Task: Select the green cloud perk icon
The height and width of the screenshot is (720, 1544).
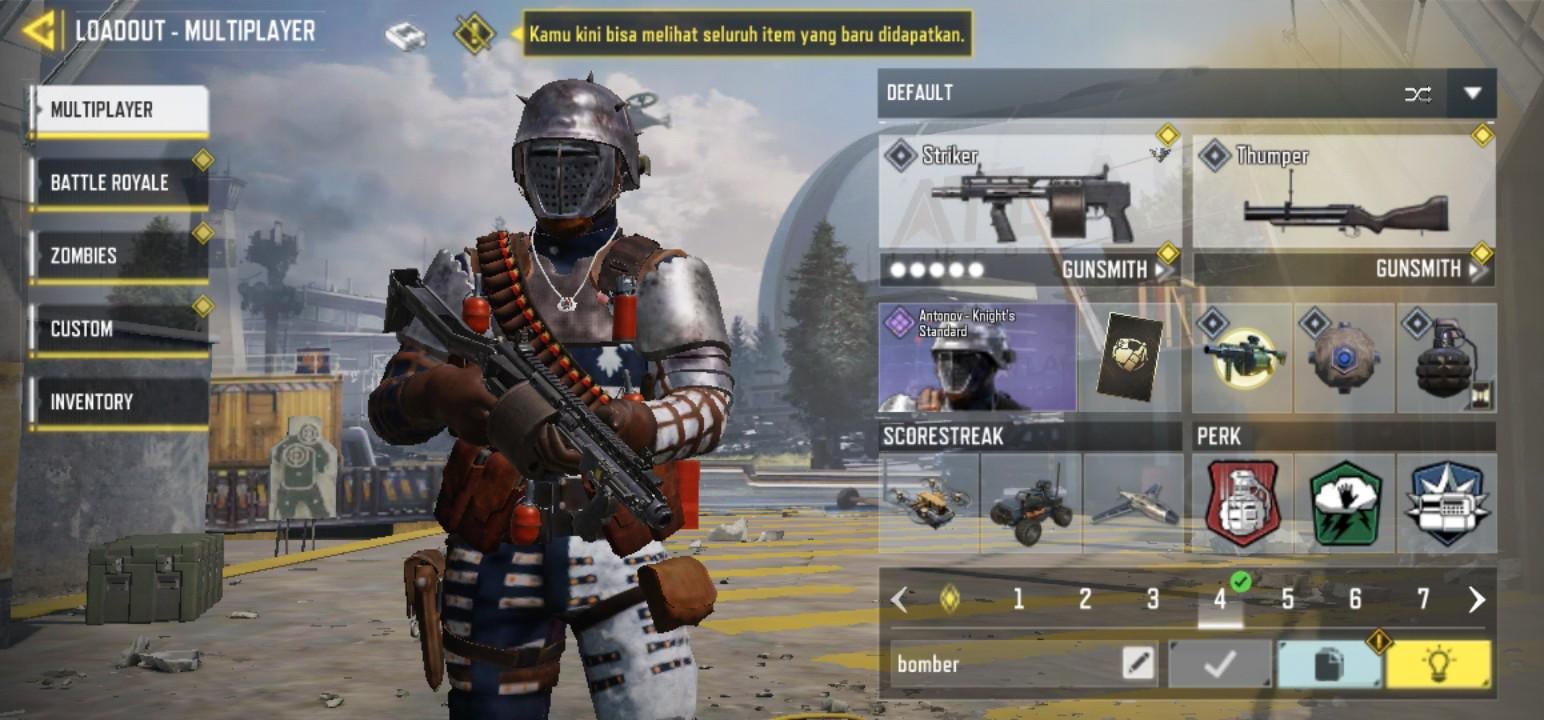Action: pos(1344,502)
